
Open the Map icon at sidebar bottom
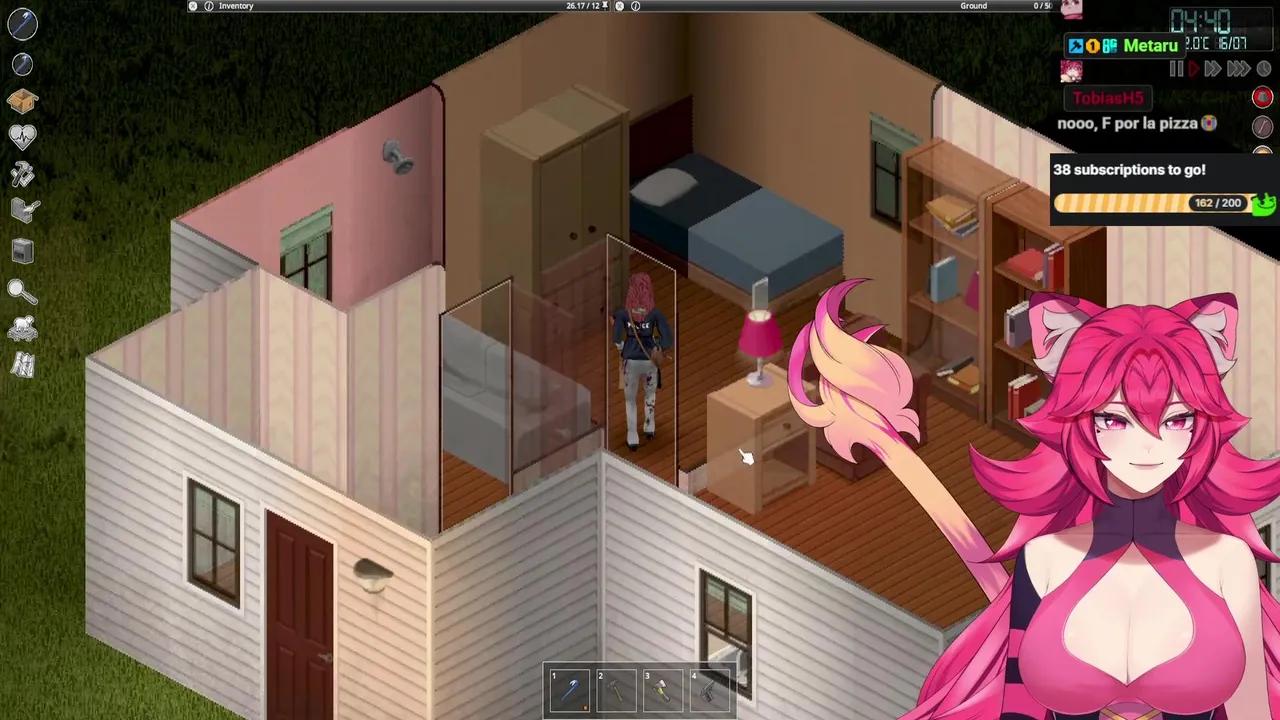(x=22, y=366)
